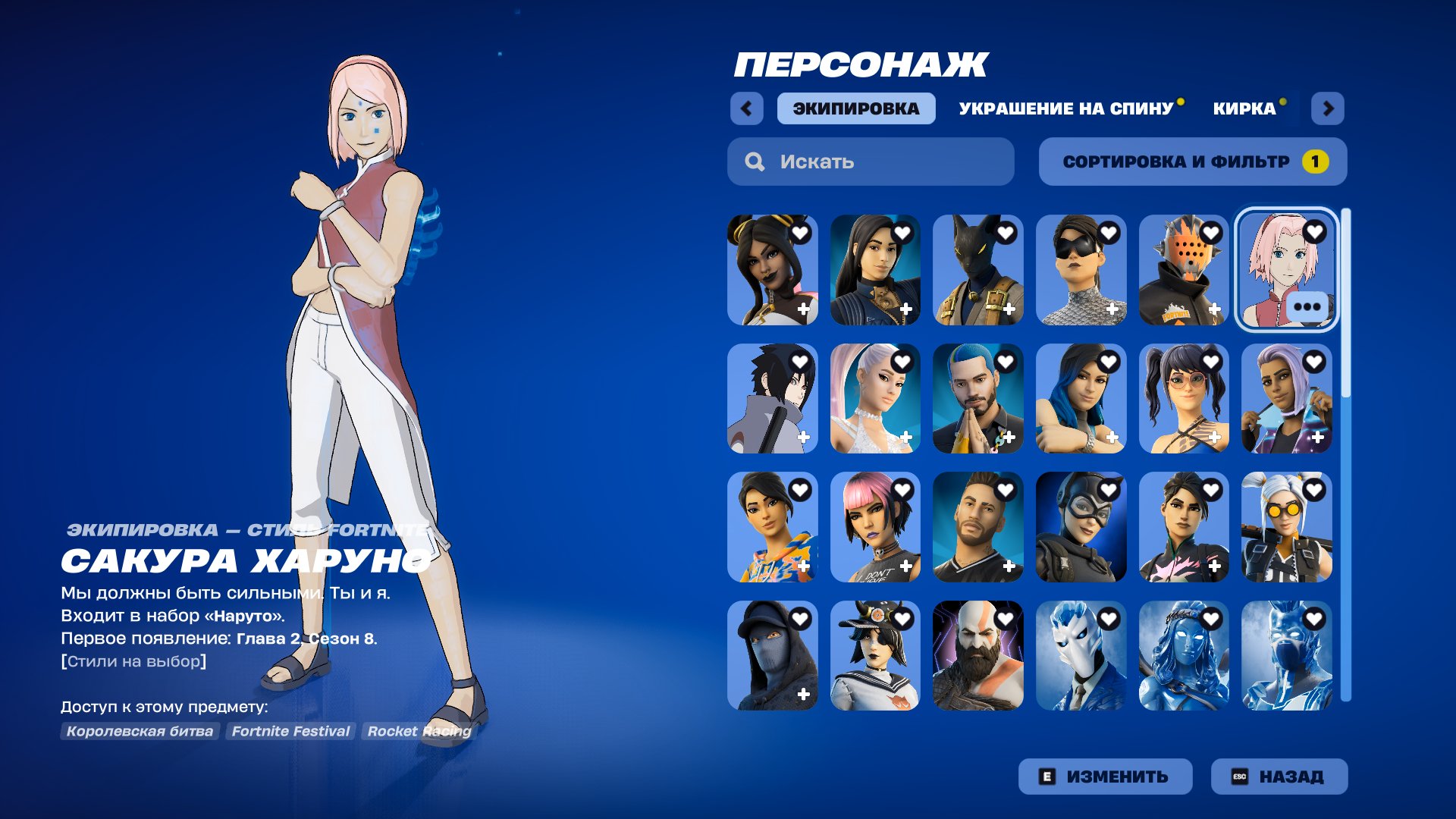
Task: Click the plus icon on the cat character skin
Action: point(1009,309)
